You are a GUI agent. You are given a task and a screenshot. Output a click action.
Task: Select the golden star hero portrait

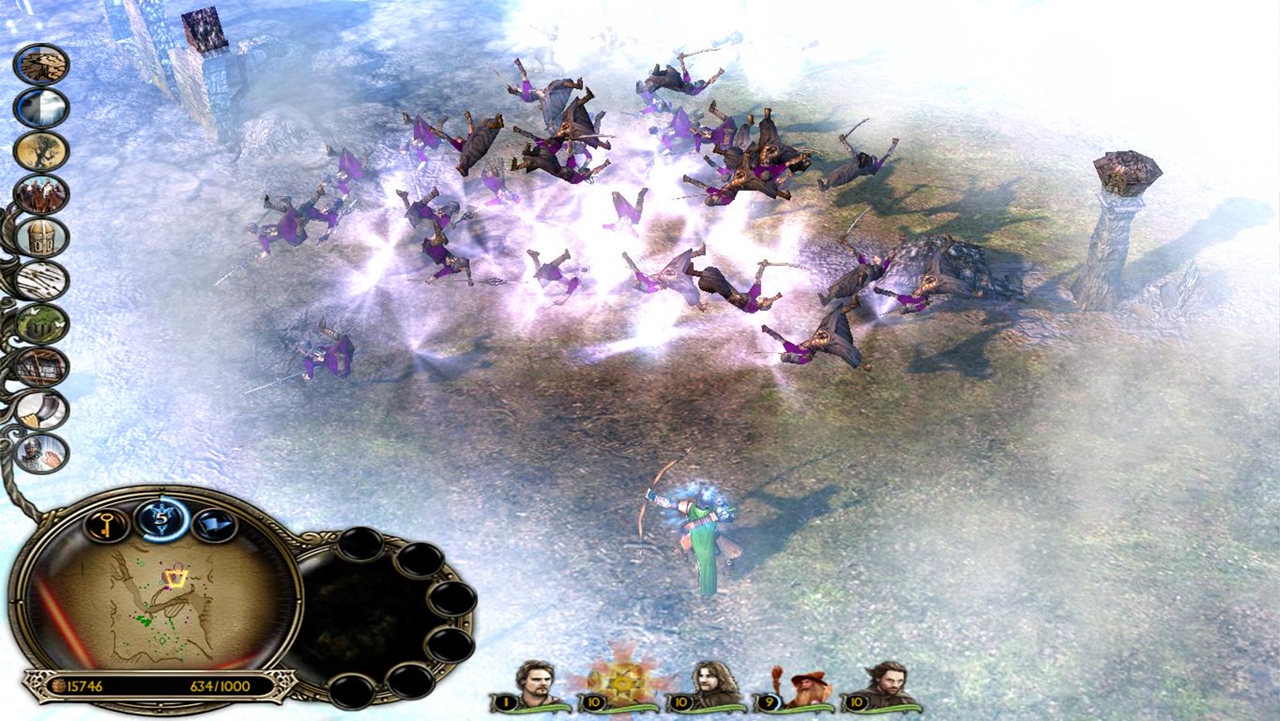pos(623,682)
